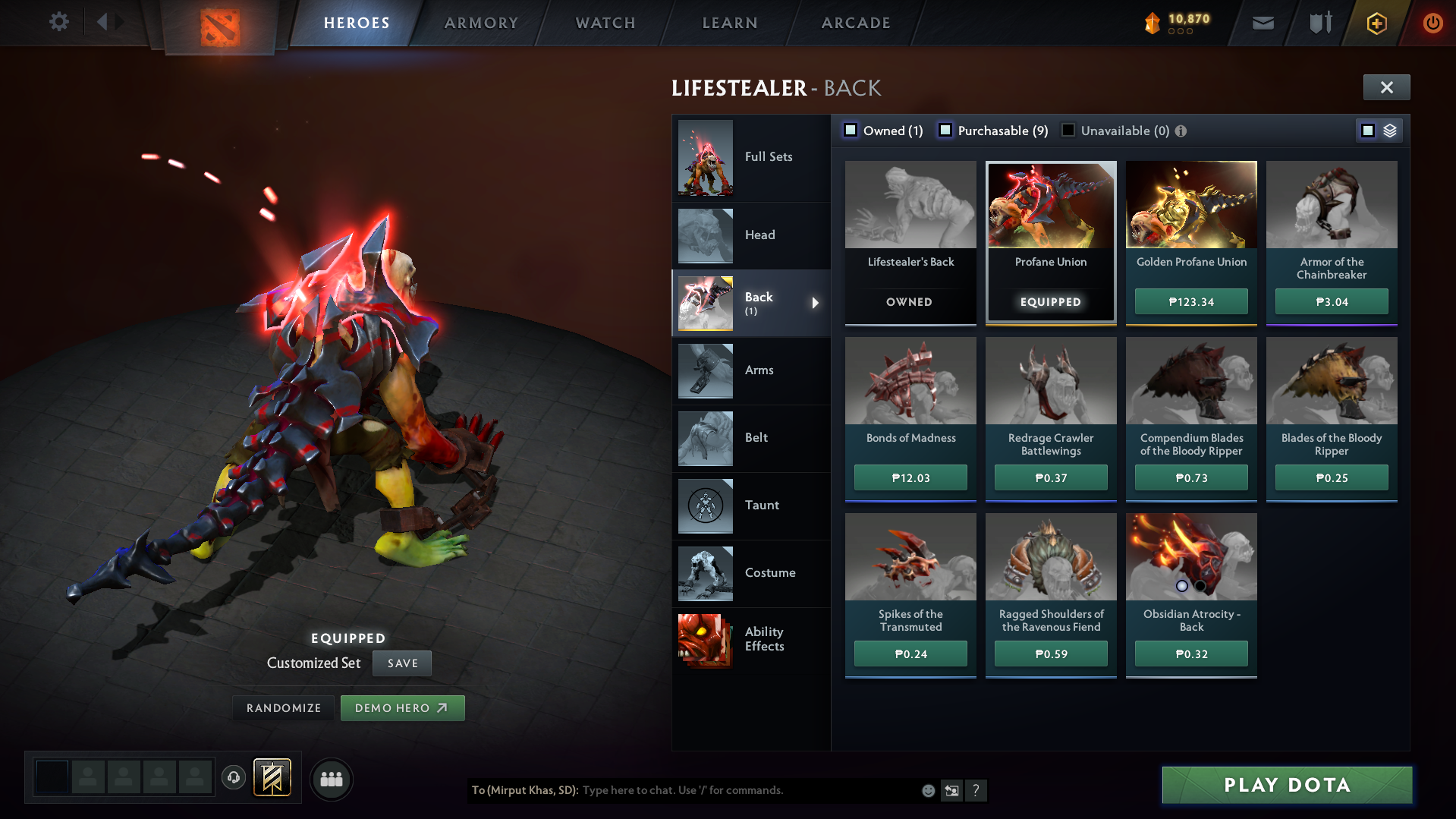Toggle the Owned (1) filter checkbox
The height and width of the screenshot is (819, 1456).
pos(851,130)
